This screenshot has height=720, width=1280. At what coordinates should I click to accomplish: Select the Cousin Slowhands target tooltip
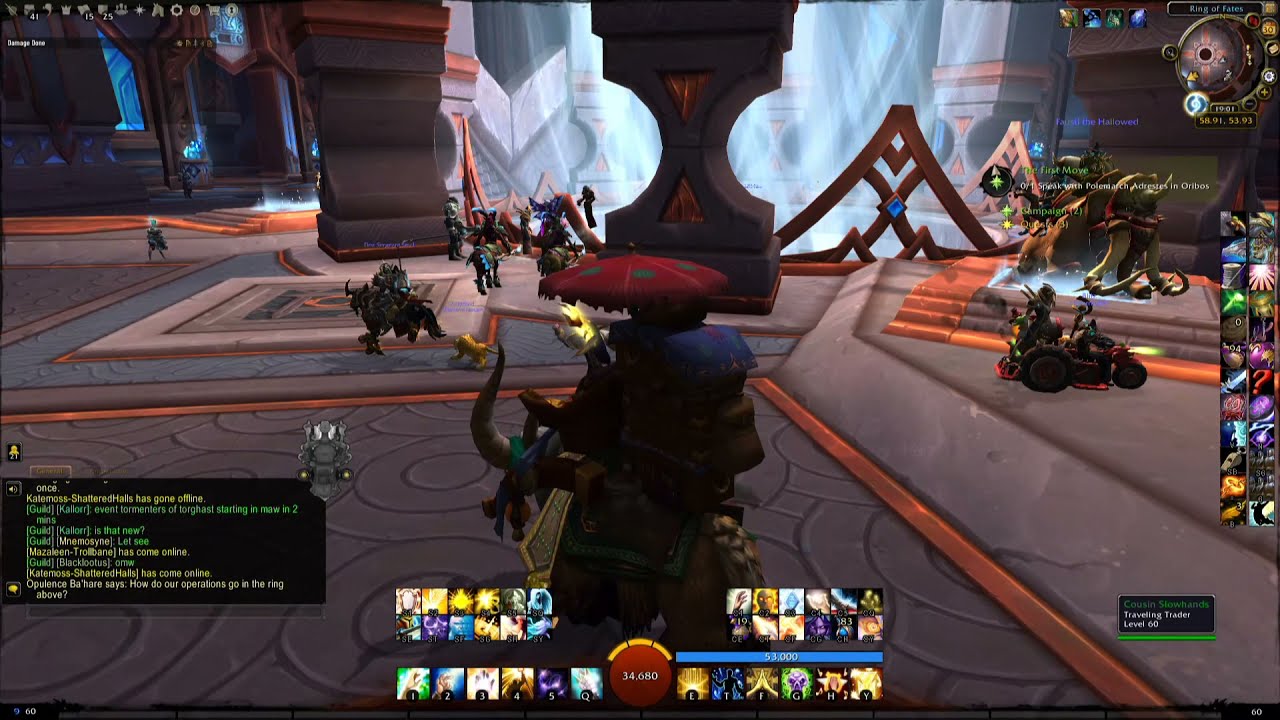tap(1166, 615)
